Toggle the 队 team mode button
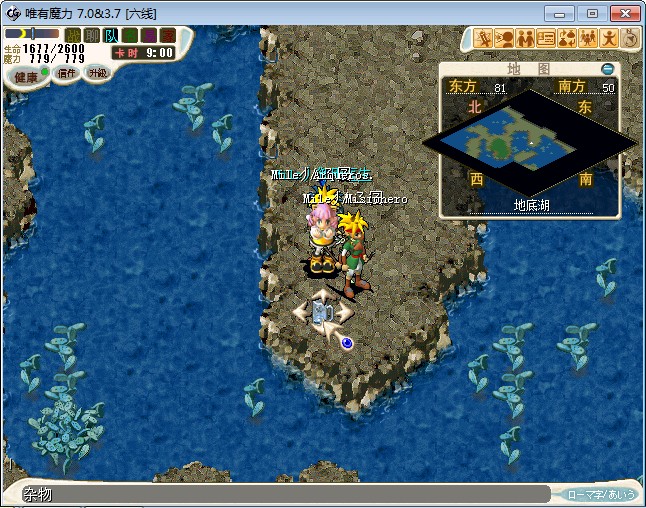Viewport: 646px width, 508px height. (x=111, y=35)
